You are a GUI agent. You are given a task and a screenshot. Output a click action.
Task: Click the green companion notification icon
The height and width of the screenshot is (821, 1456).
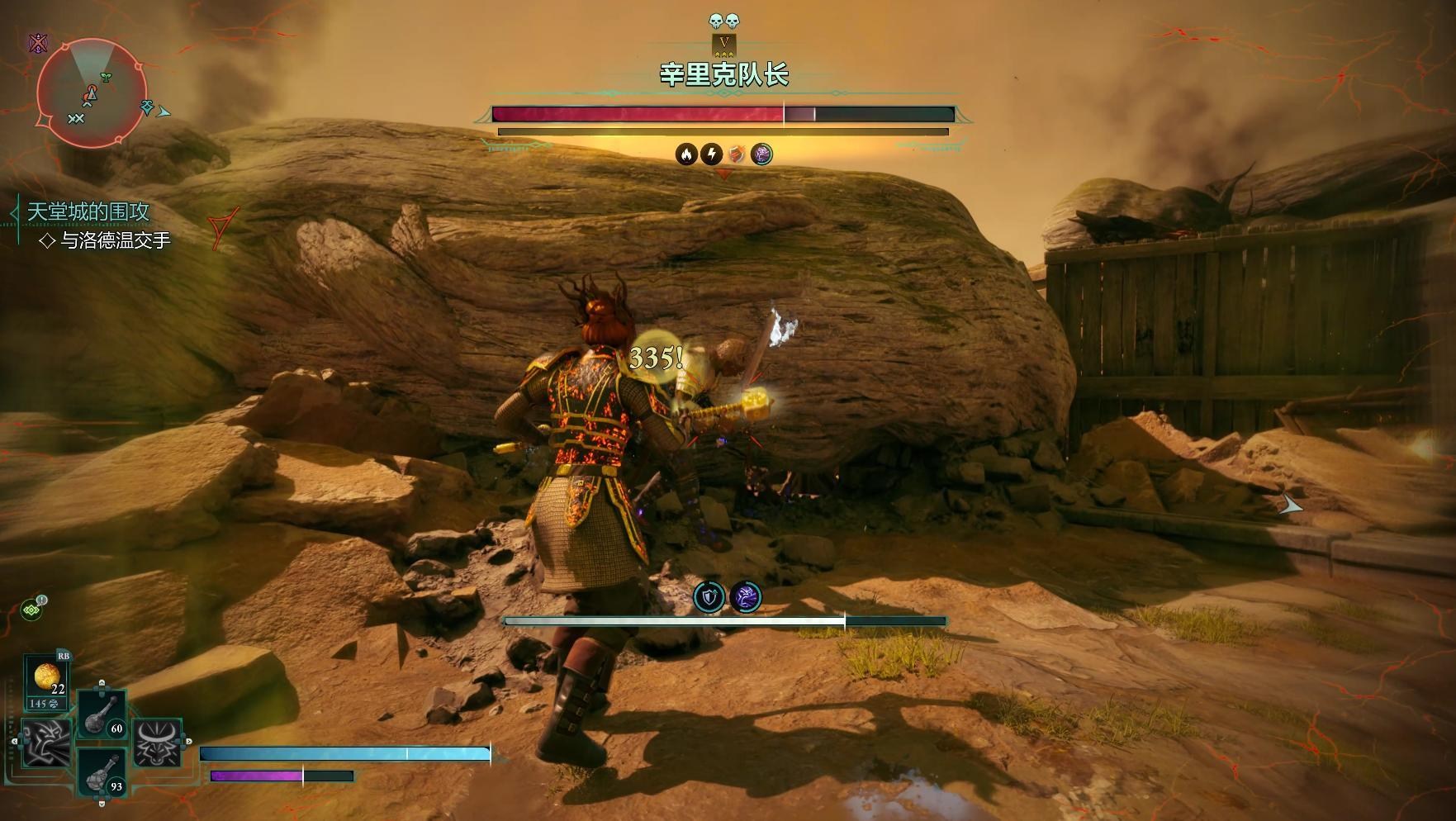tap(33, 609)
